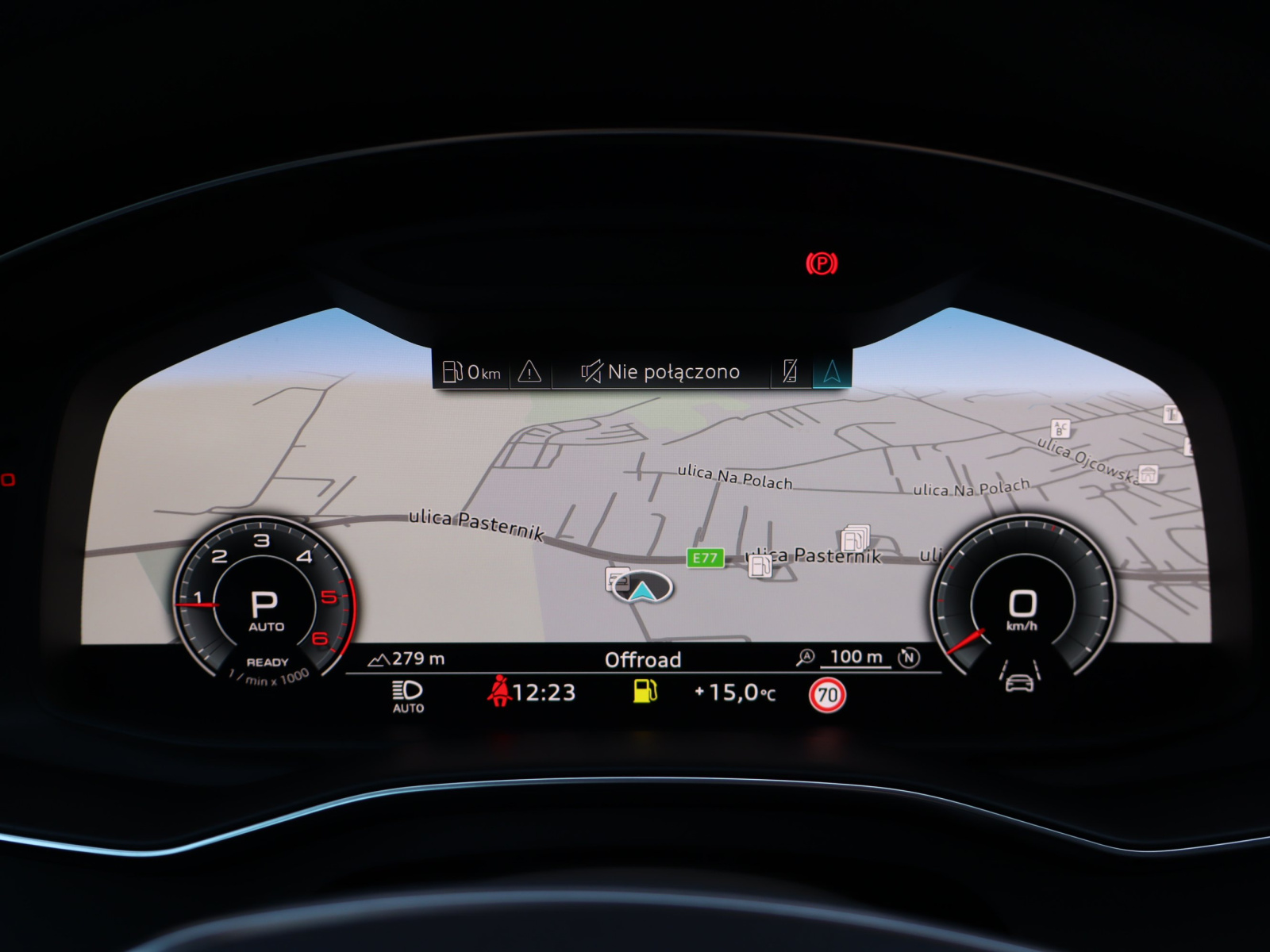Show the fuel range 0 km tab

point(472,371)
